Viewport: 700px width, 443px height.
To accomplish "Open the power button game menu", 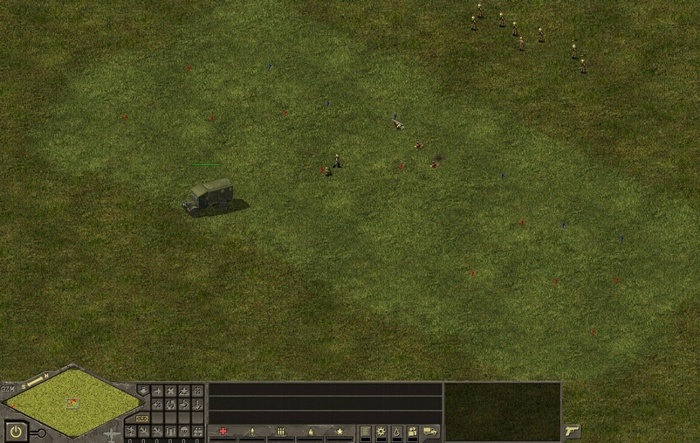I will click(15, 432).
